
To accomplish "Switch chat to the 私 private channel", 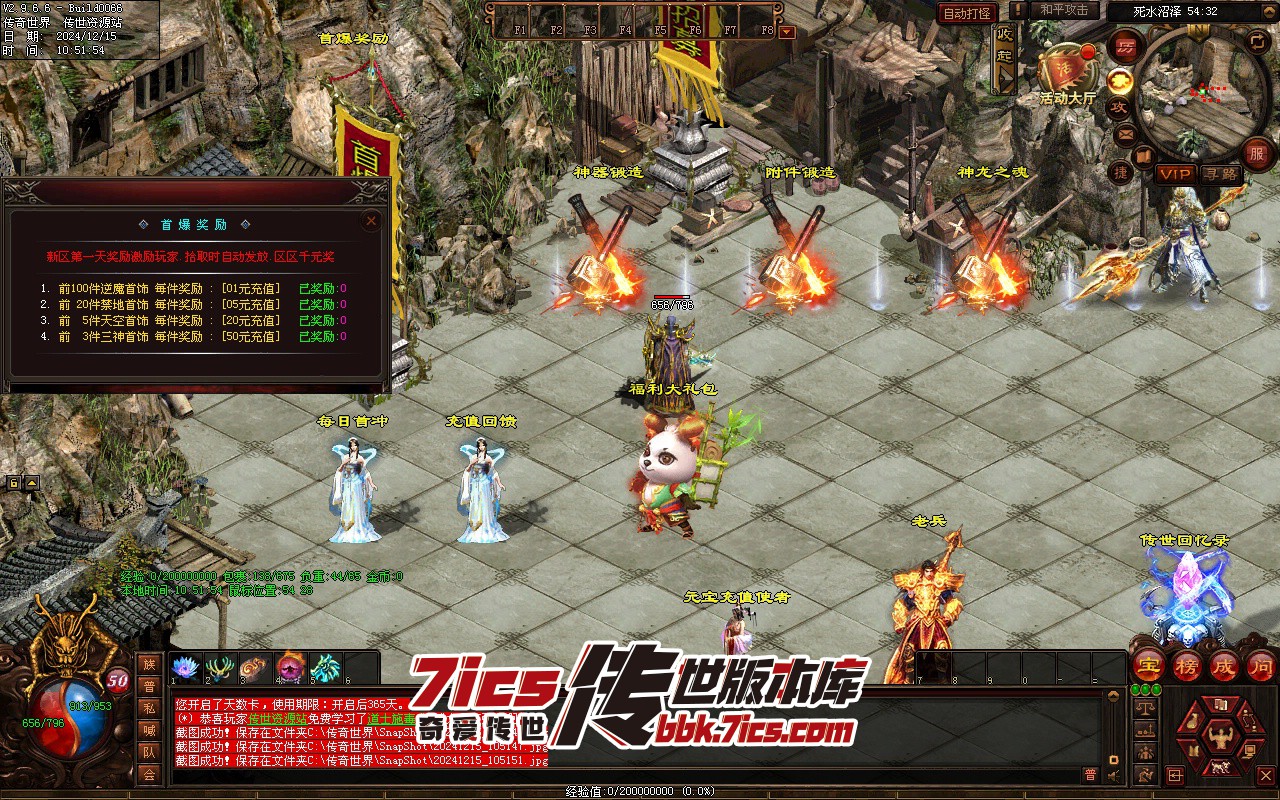I will [149, 709].
